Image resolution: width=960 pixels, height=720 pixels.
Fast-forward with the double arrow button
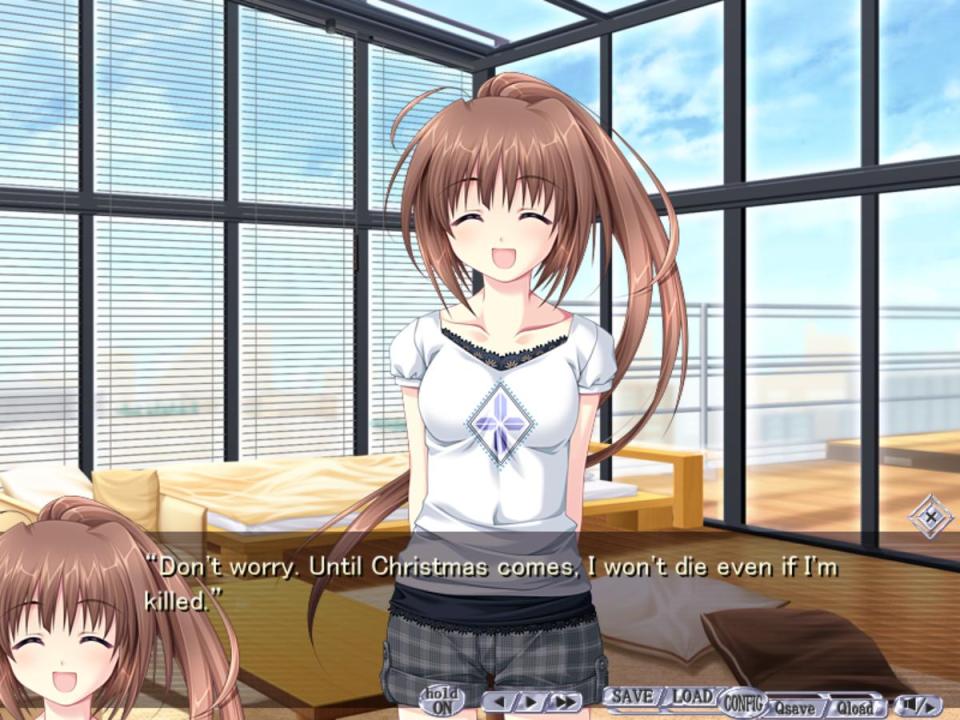tap(564, 702)
